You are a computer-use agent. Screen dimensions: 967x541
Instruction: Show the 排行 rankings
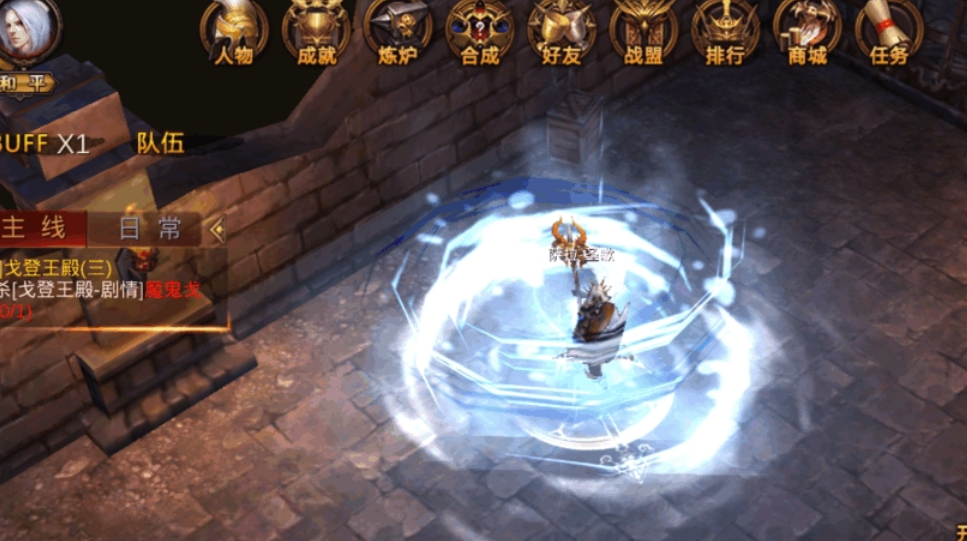(x=726, y=30)
